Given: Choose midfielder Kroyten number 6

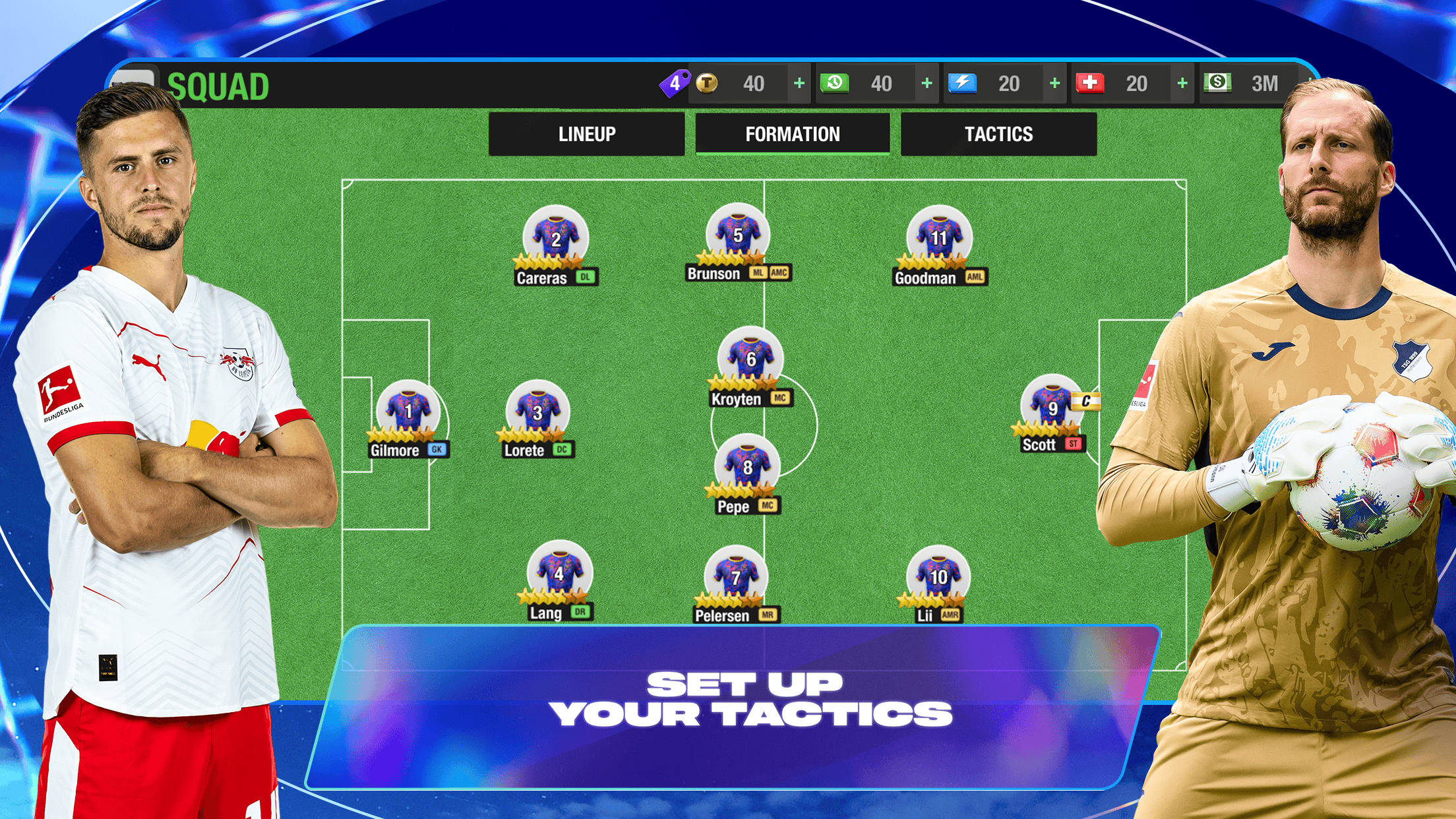Looking at the screenshot, I should [x=750, y=360].
